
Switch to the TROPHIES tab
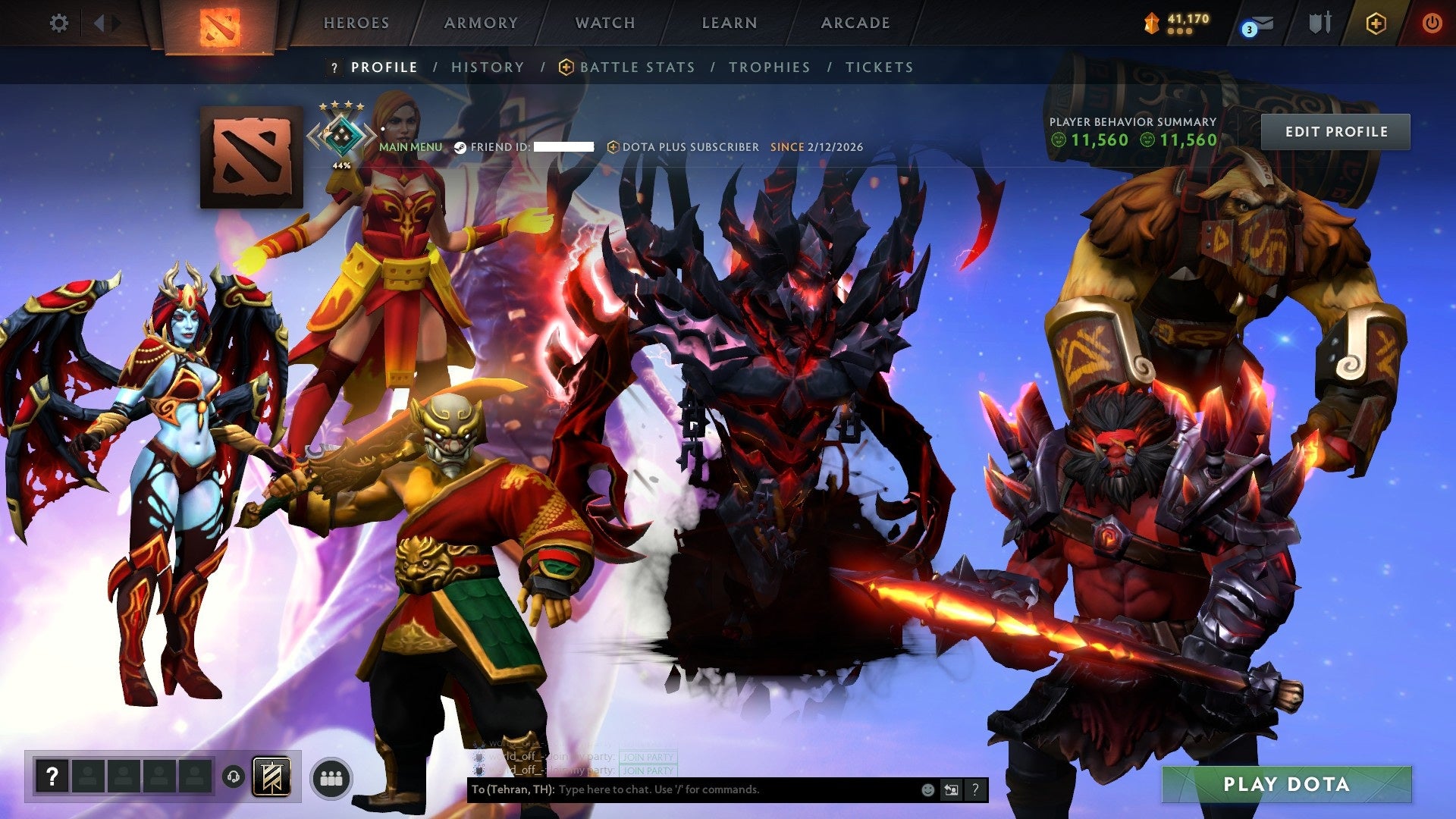pyautogui.click(x=769, y=67)
